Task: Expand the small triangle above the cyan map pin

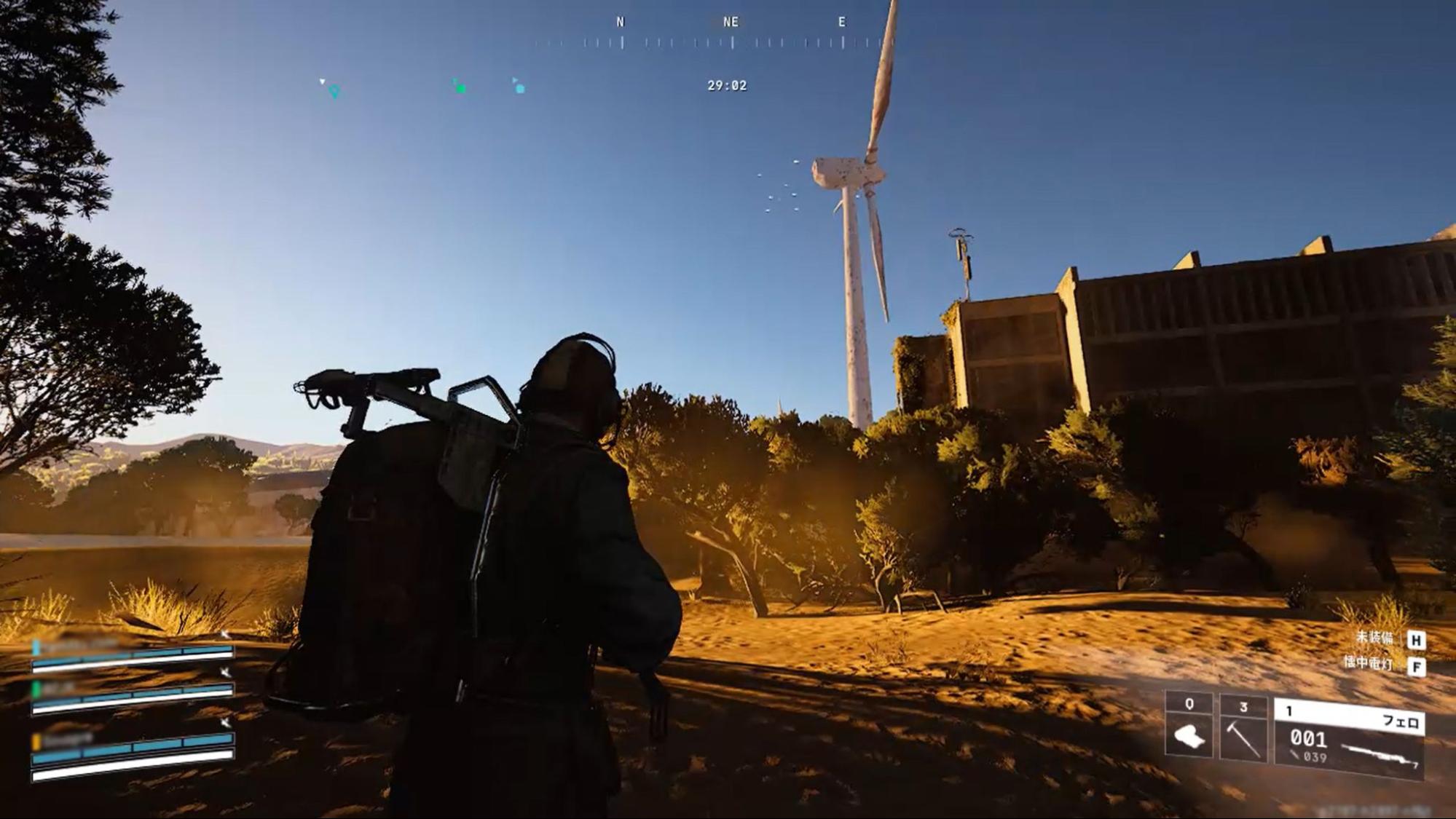Action: [322, 82]
